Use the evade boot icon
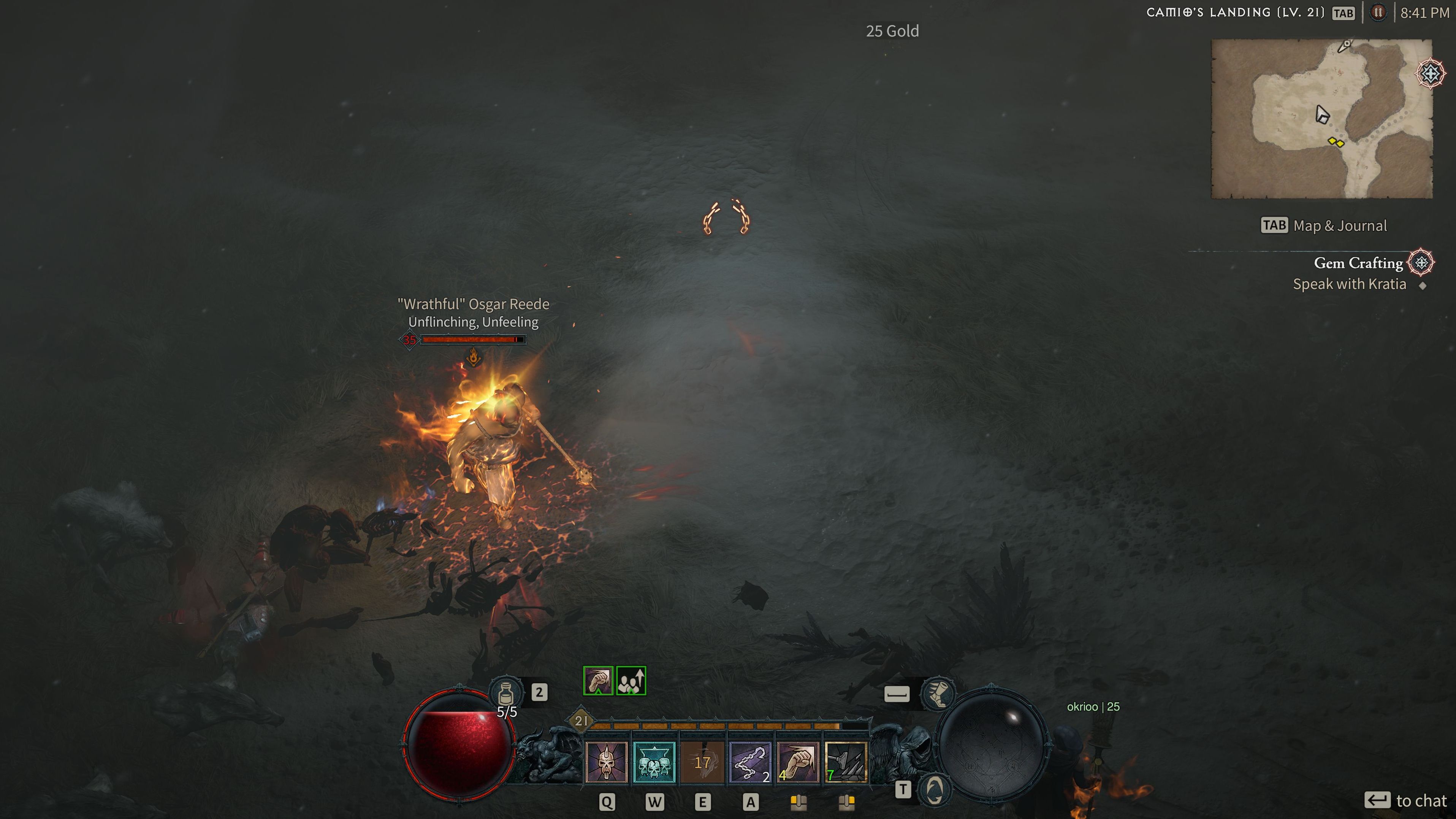This screenshot has width=1456, height=819. (938, 694)
